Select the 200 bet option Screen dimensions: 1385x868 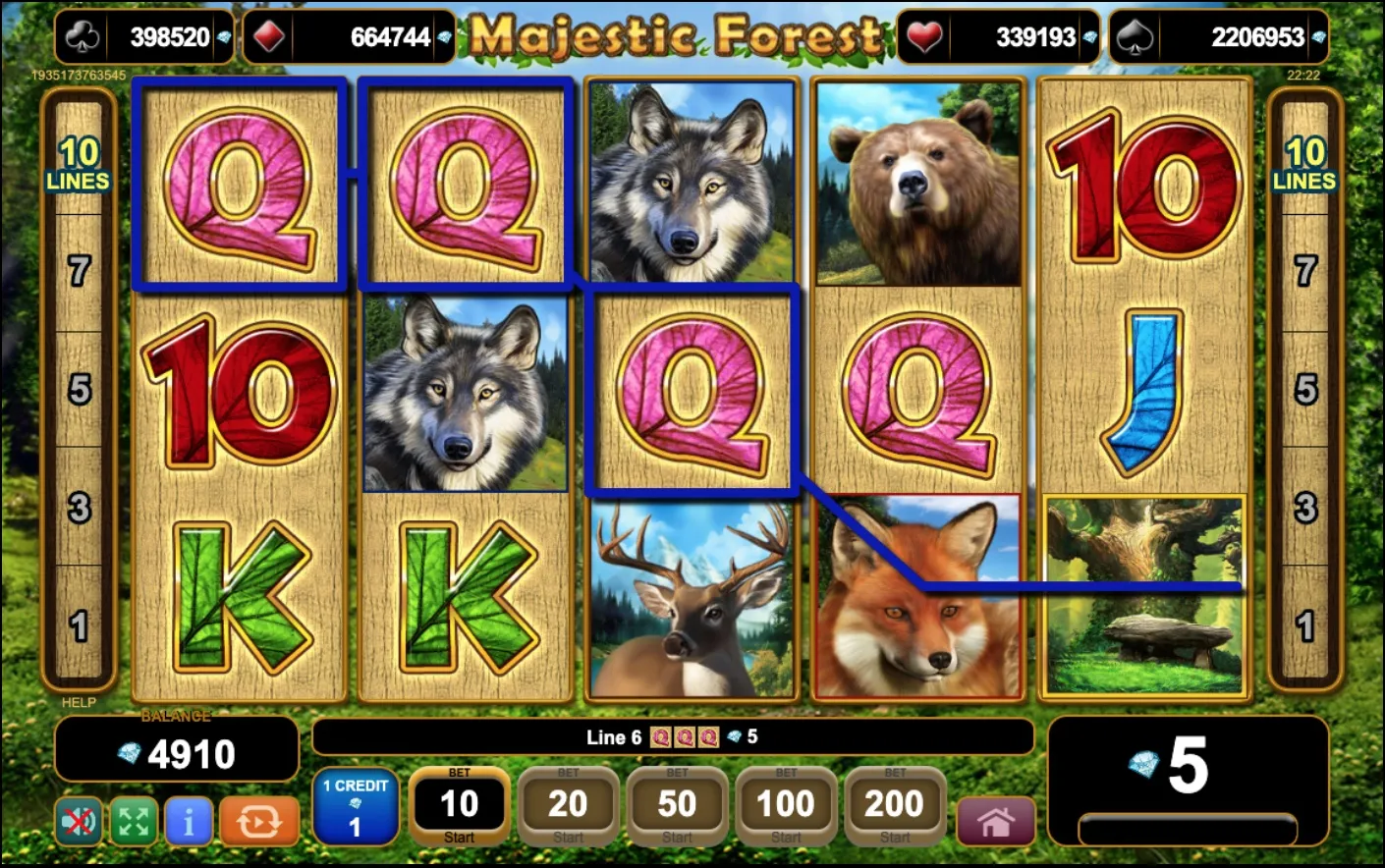894,805
